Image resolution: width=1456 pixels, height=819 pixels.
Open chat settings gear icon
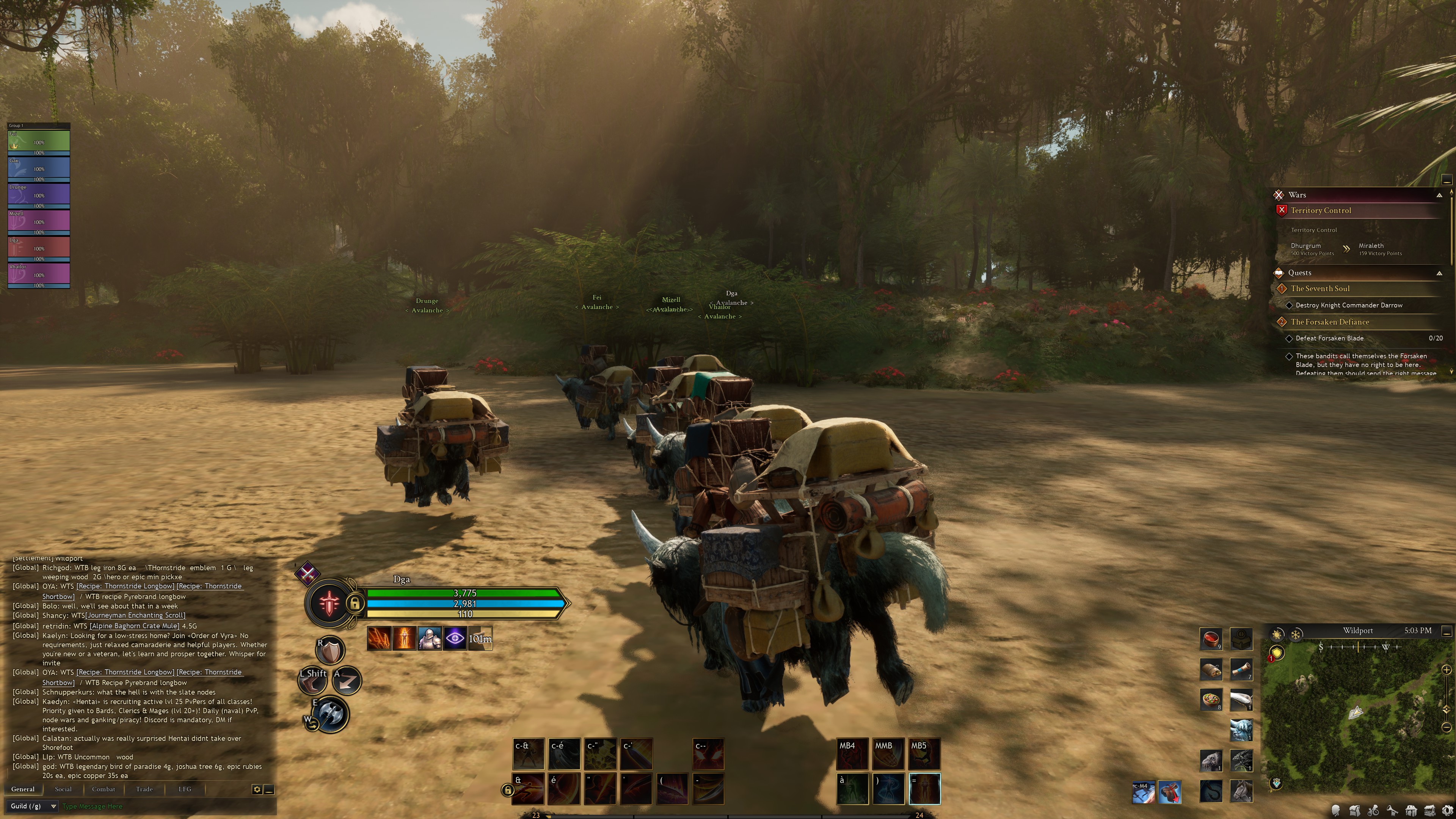click(x=257, y=789)
